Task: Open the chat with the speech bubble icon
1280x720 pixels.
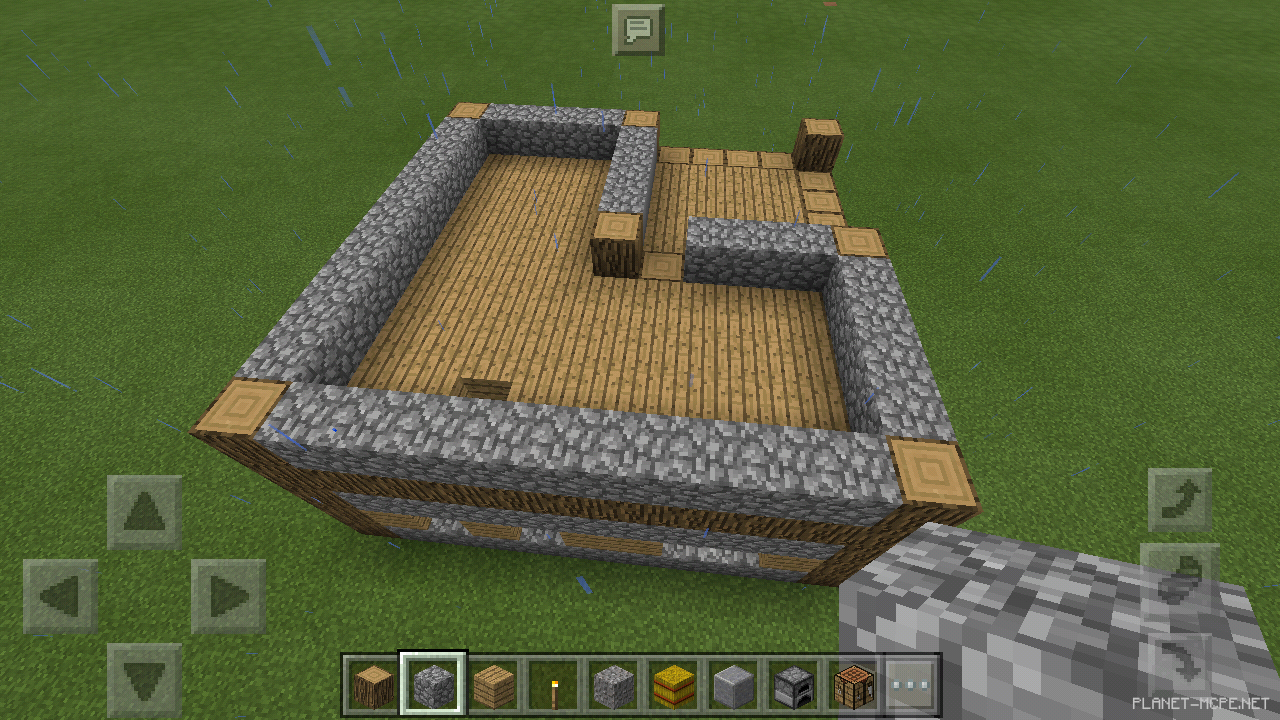Action: (639, 30)
